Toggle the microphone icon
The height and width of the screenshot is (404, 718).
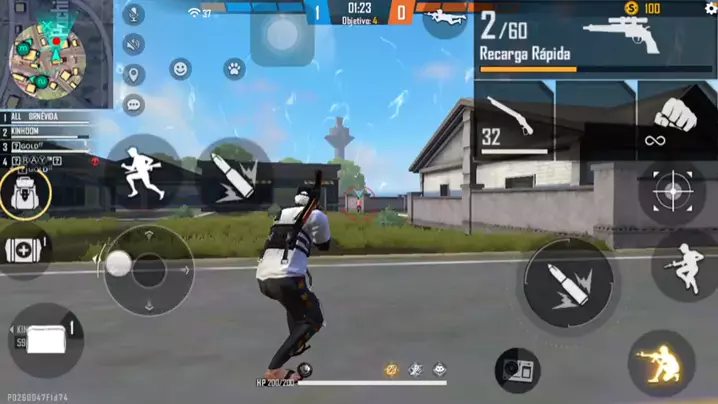point(134,16)
